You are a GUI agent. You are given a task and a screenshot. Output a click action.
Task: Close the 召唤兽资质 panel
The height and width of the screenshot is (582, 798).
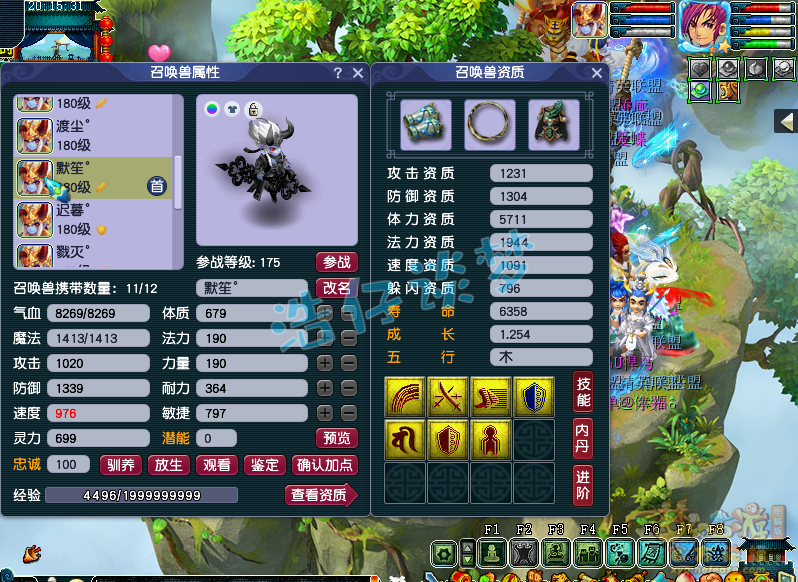click(597, 73)
